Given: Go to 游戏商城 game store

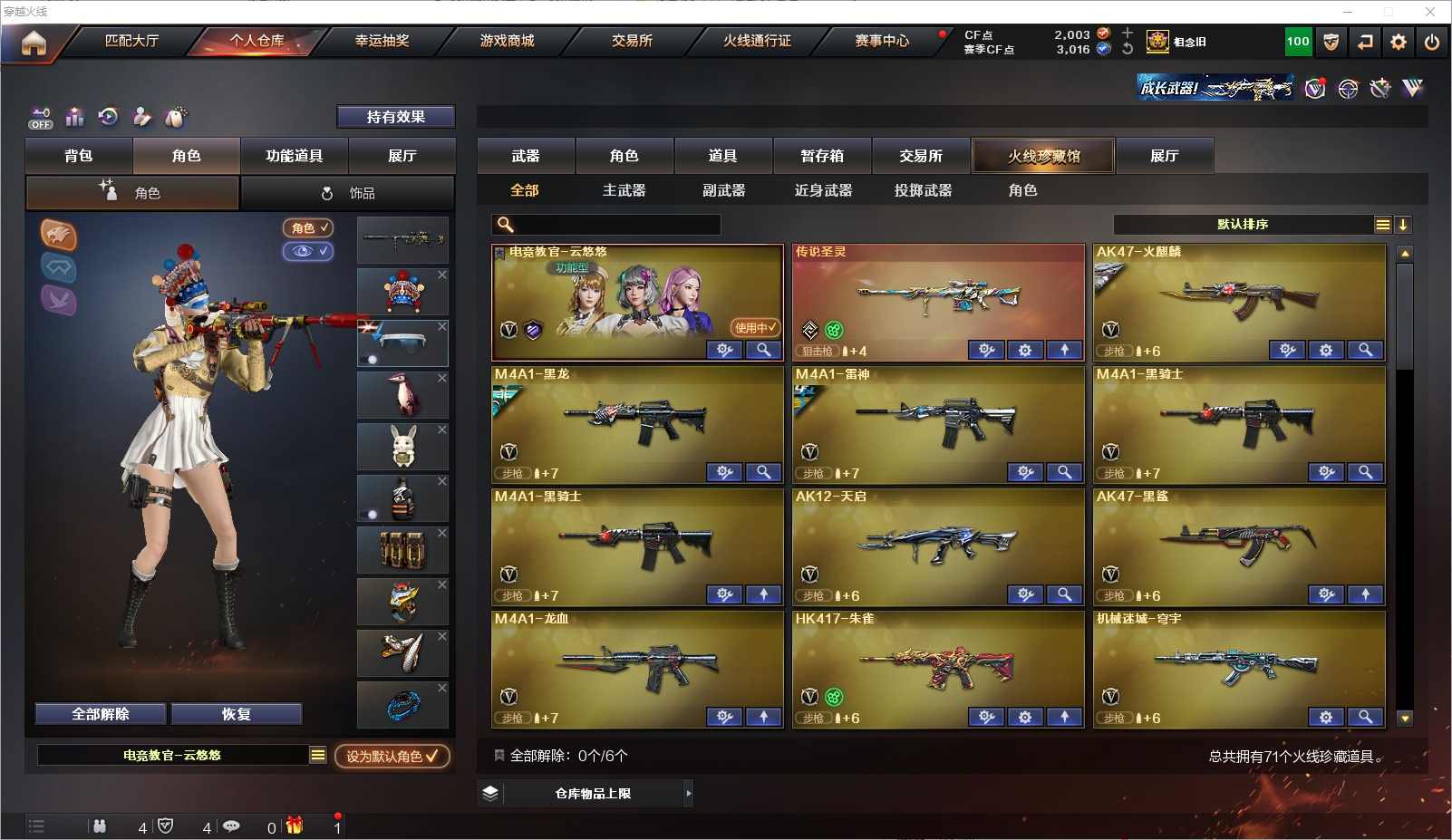Looking at the screenshot, I should 507,41.
